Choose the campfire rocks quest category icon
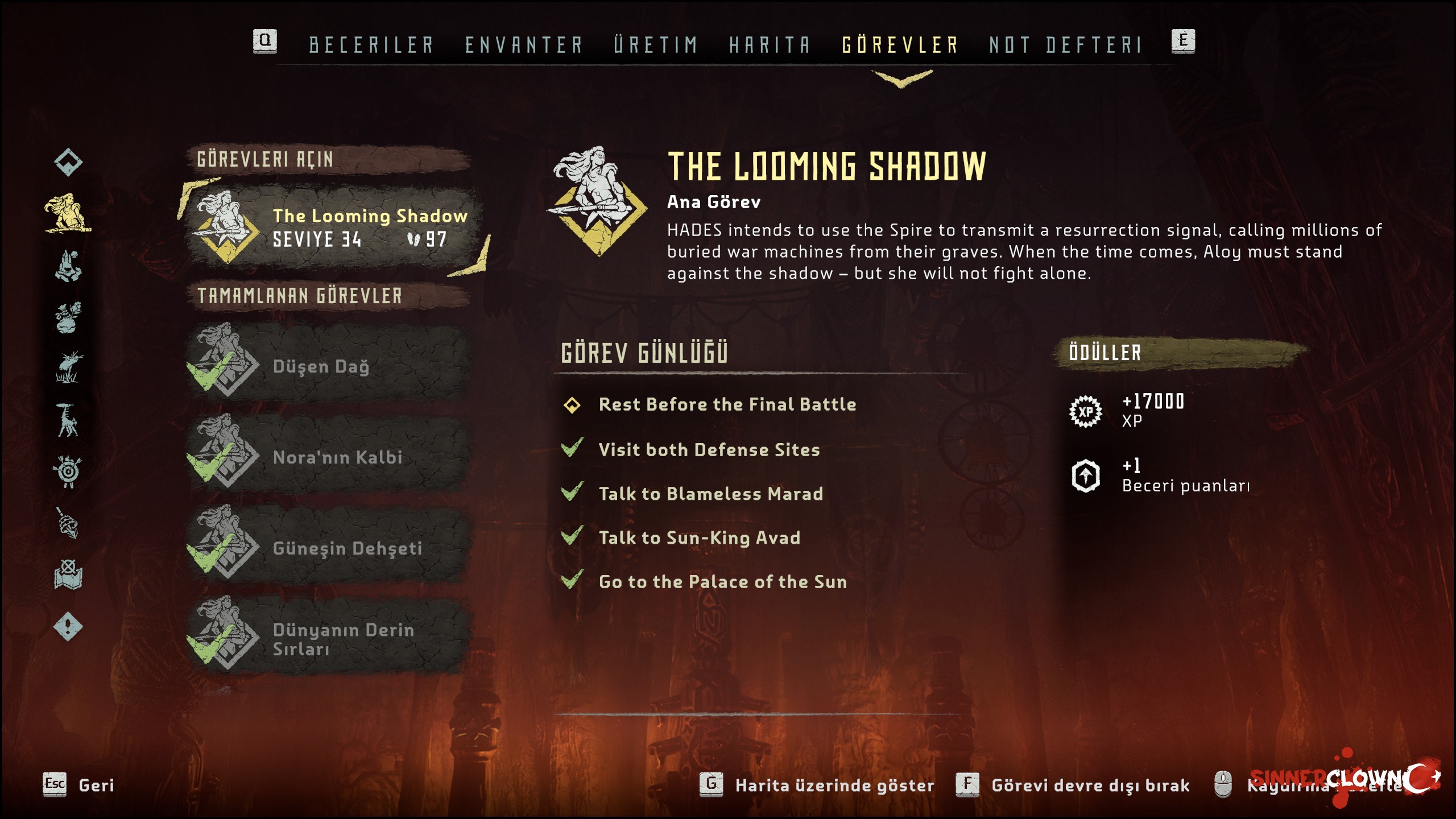1456x819 pixels. (x=68, y=266)
